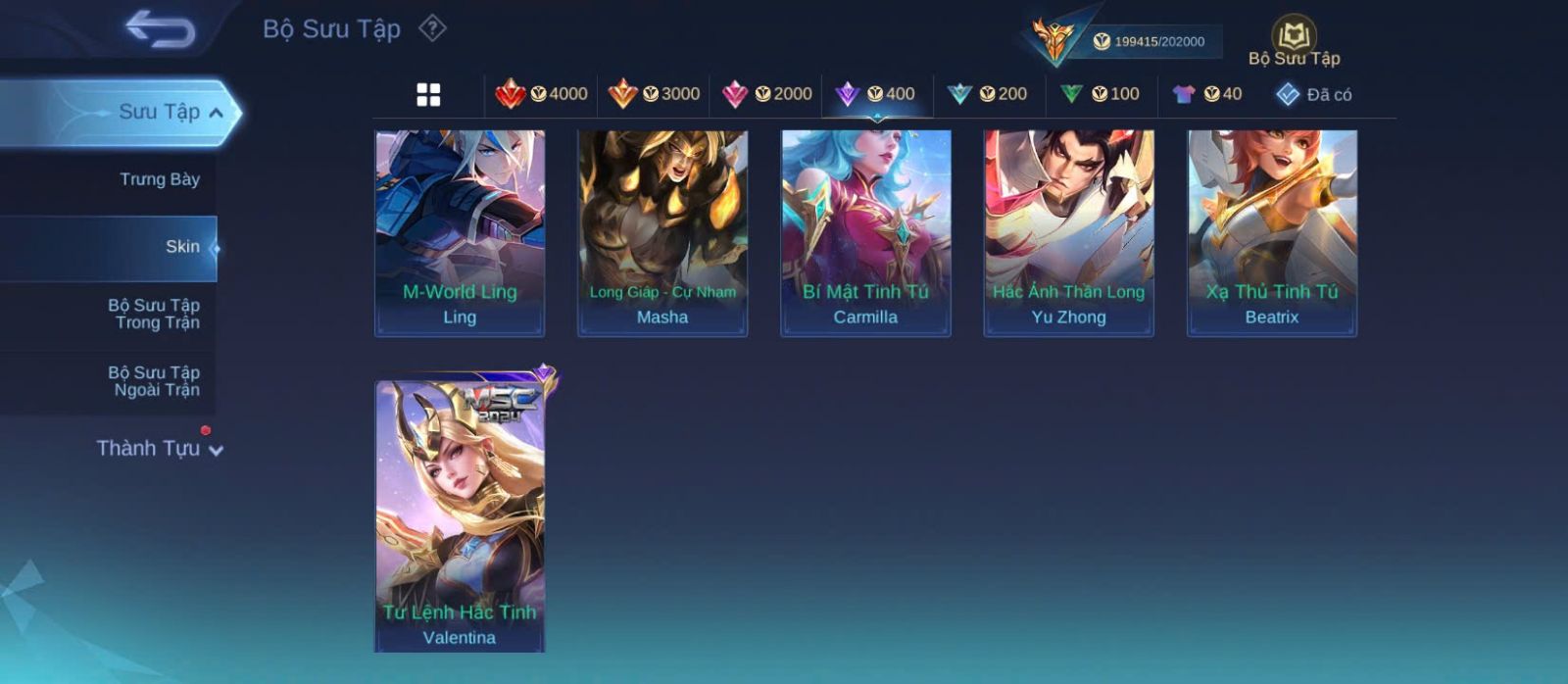Toggle the Đã có owned filter
Image resolution: width=1568 pixels, height=684 pixels.
[x=1314, y=94]
